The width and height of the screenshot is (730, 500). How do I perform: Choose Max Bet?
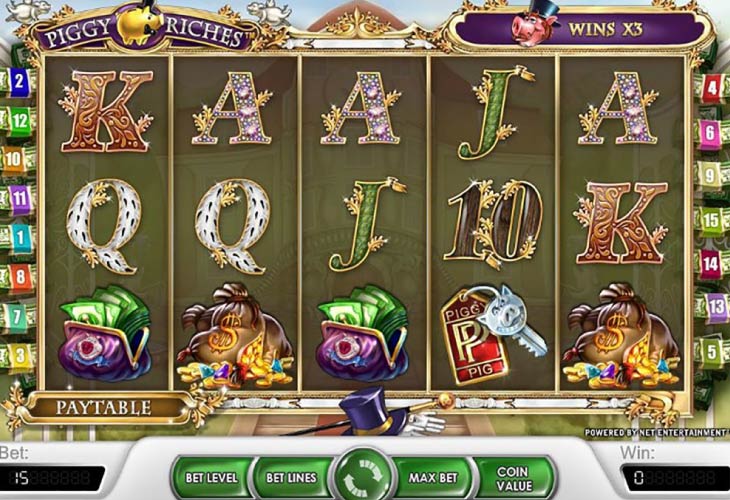431,477
